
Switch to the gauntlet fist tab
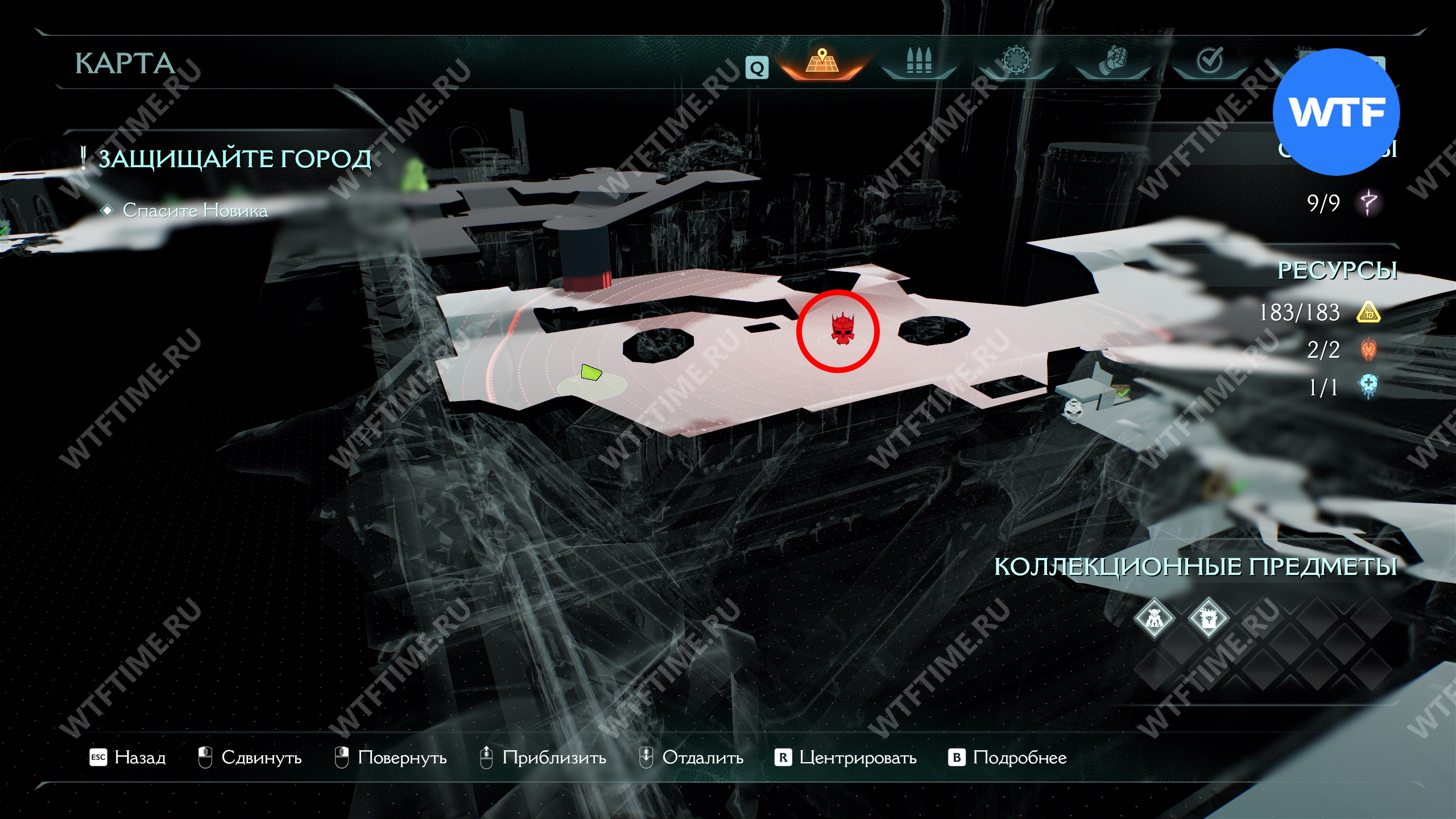(1113, 61)
